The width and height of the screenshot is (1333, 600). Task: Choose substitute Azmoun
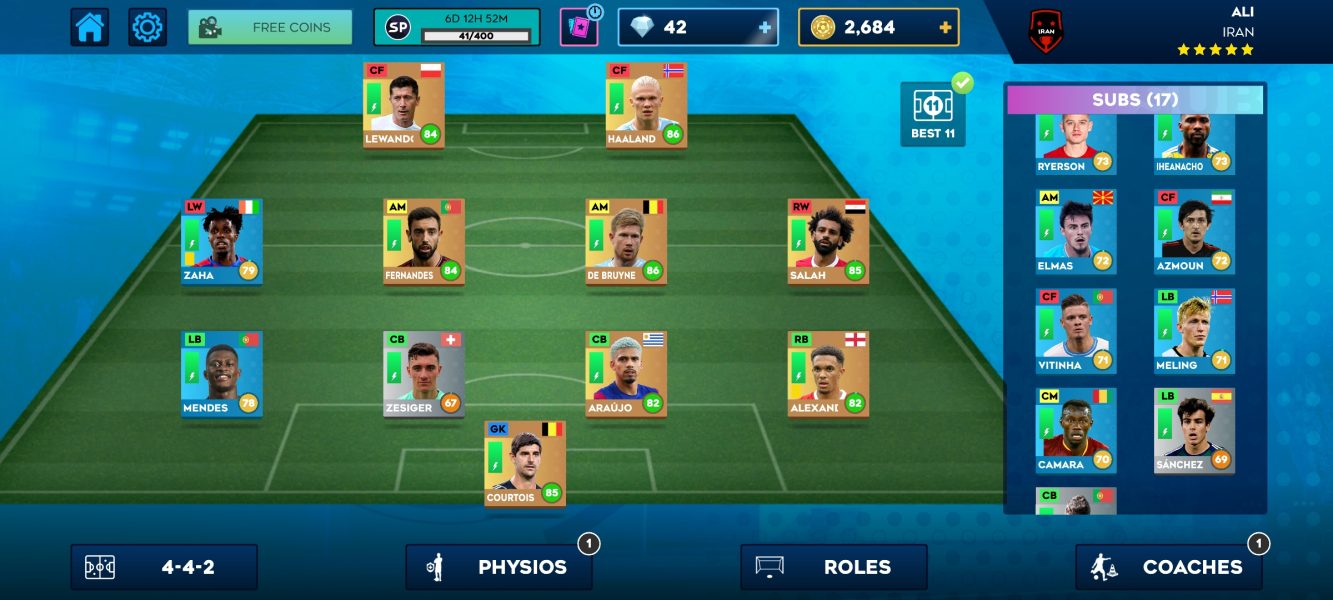pyautogui.click(x=1194, y=231)
